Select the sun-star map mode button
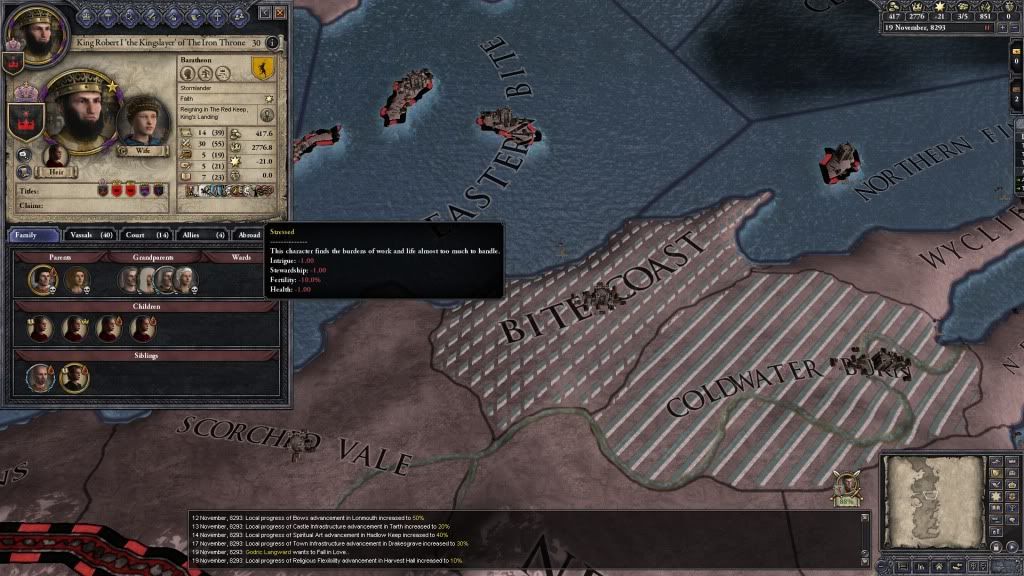 click(x=996, y=497)
